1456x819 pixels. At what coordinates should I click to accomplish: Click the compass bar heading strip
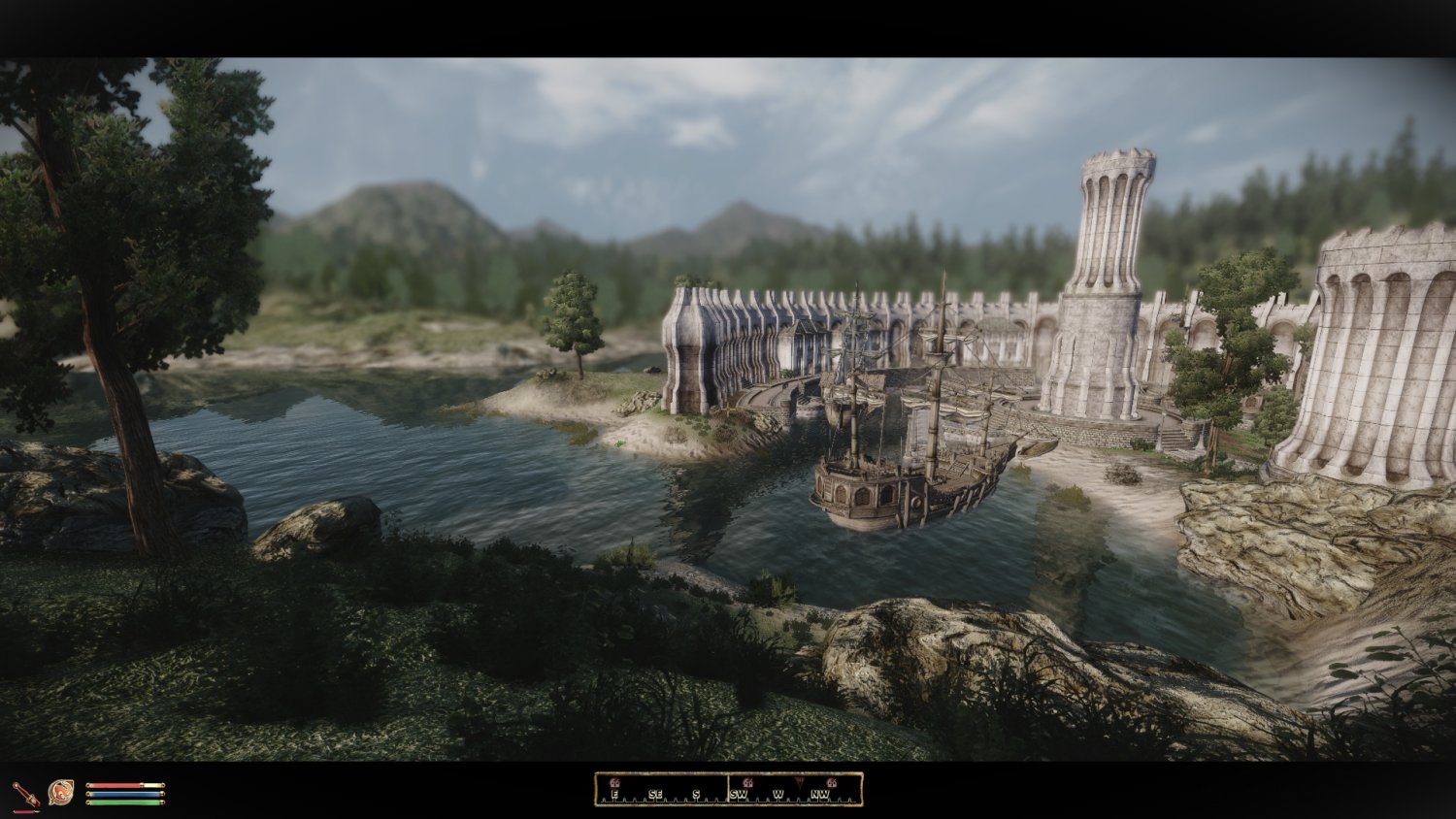point(728,790)
